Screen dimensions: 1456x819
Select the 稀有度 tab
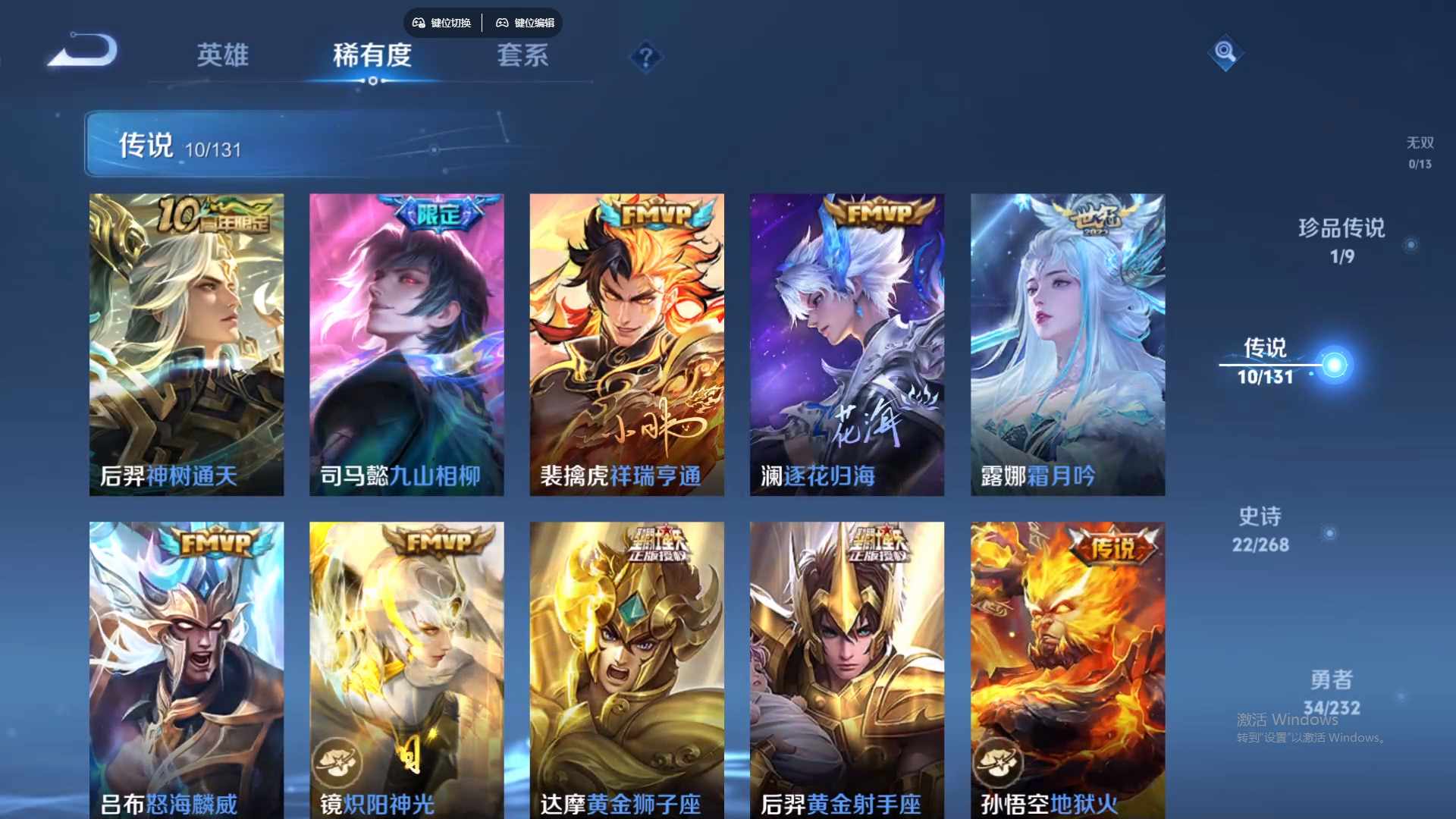(x=372, y=55)
